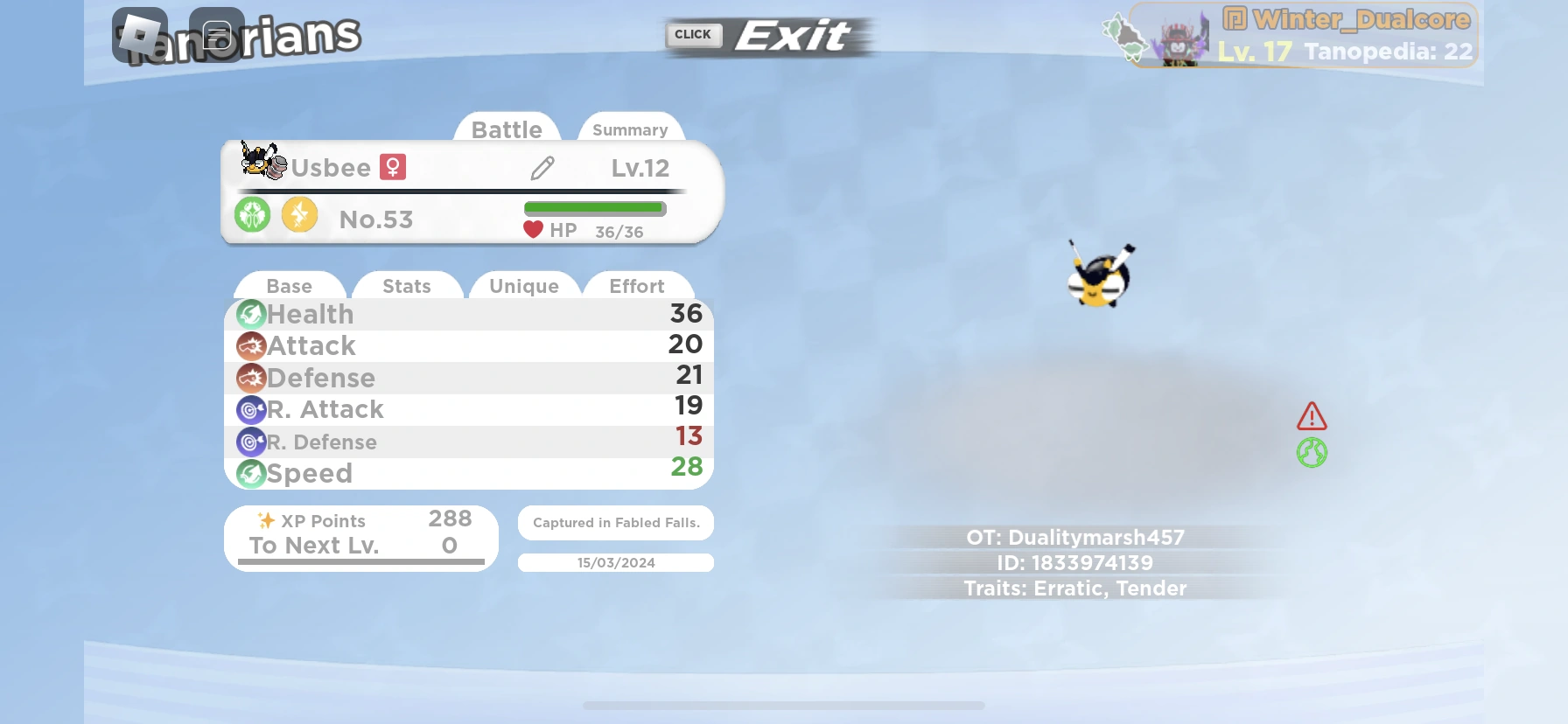Expand the Summary panel
1568x724 pixels.
tap(629, 129)
